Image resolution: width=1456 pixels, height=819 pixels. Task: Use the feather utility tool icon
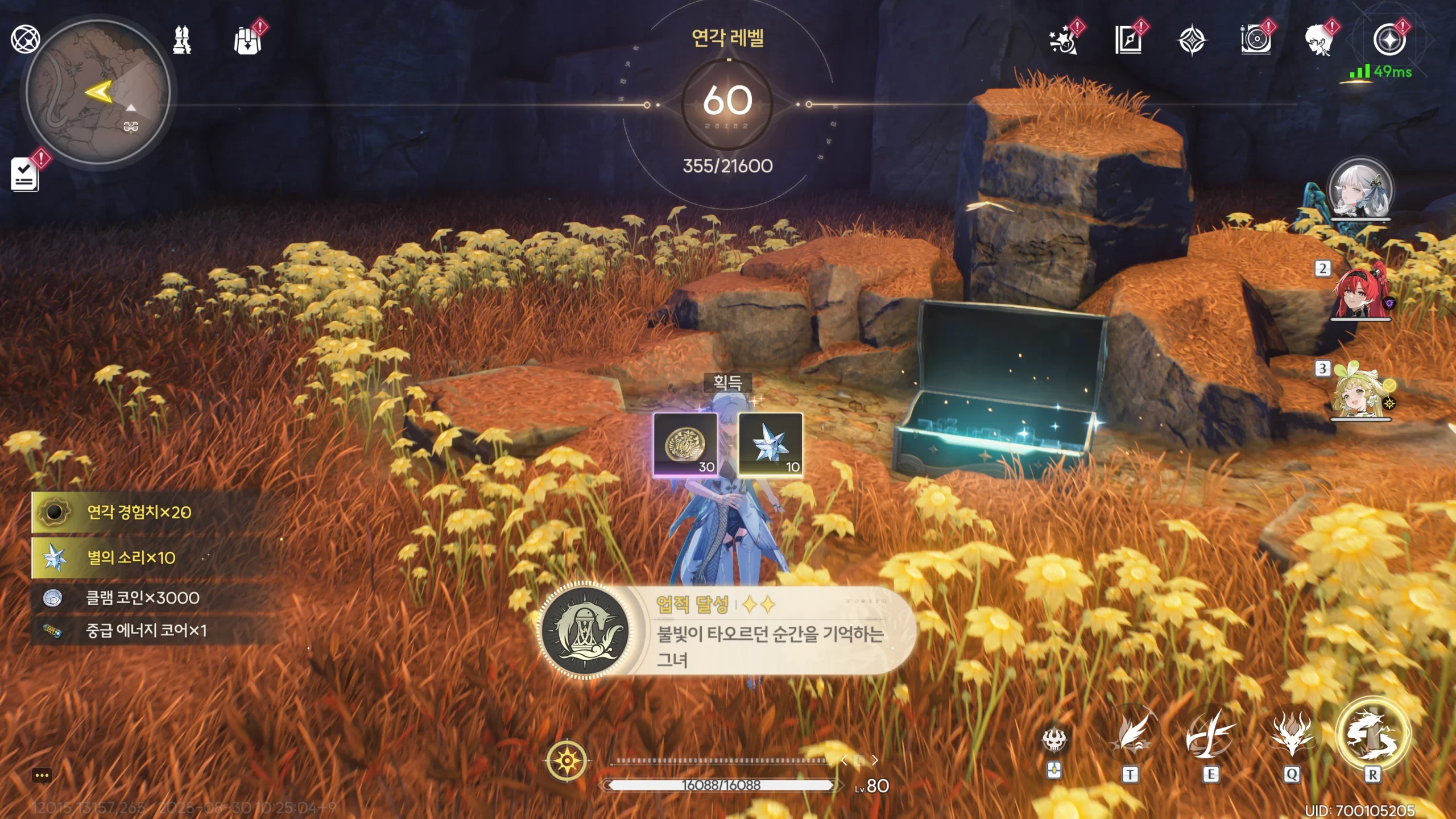(x=1130, y=734)
